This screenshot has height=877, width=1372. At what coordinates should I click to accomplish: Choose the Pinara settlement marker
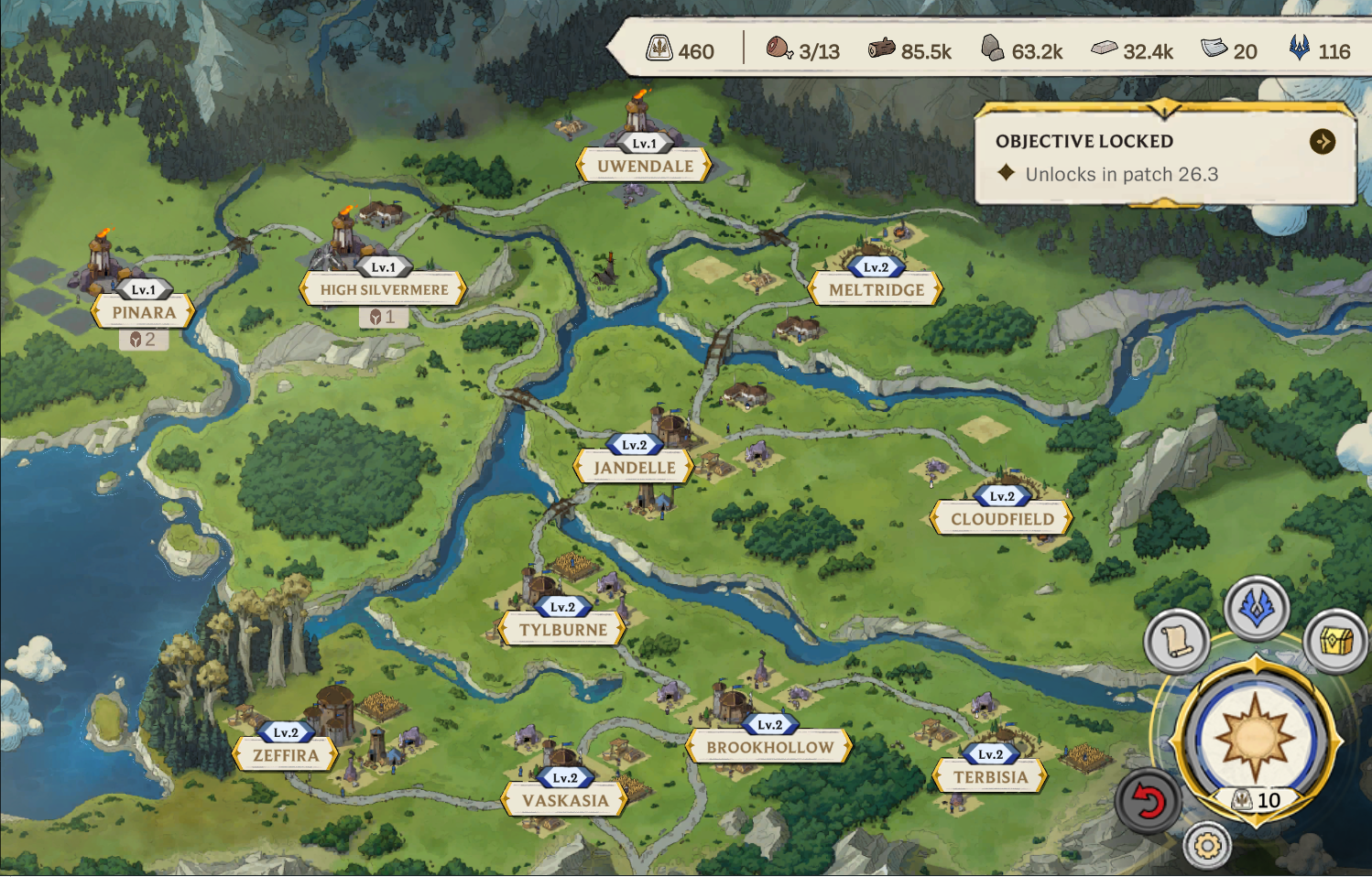[x=144, y=313]
